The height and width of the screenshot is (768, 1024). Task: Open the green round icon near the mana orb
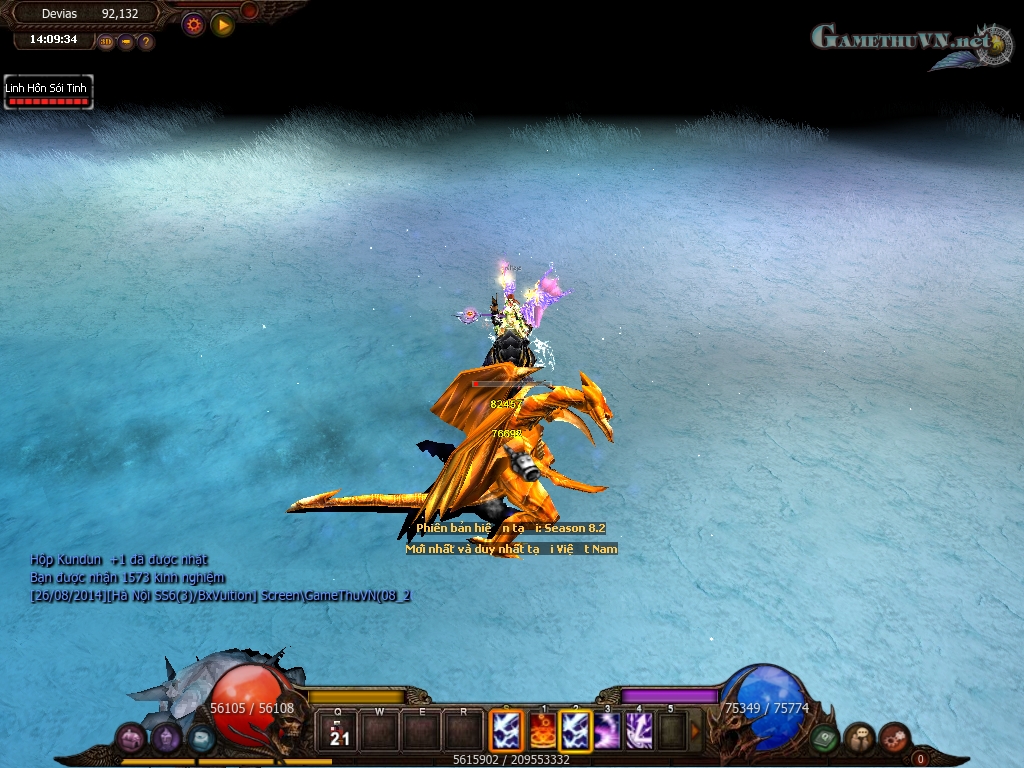pyautogui.click(x=825, y=738)
